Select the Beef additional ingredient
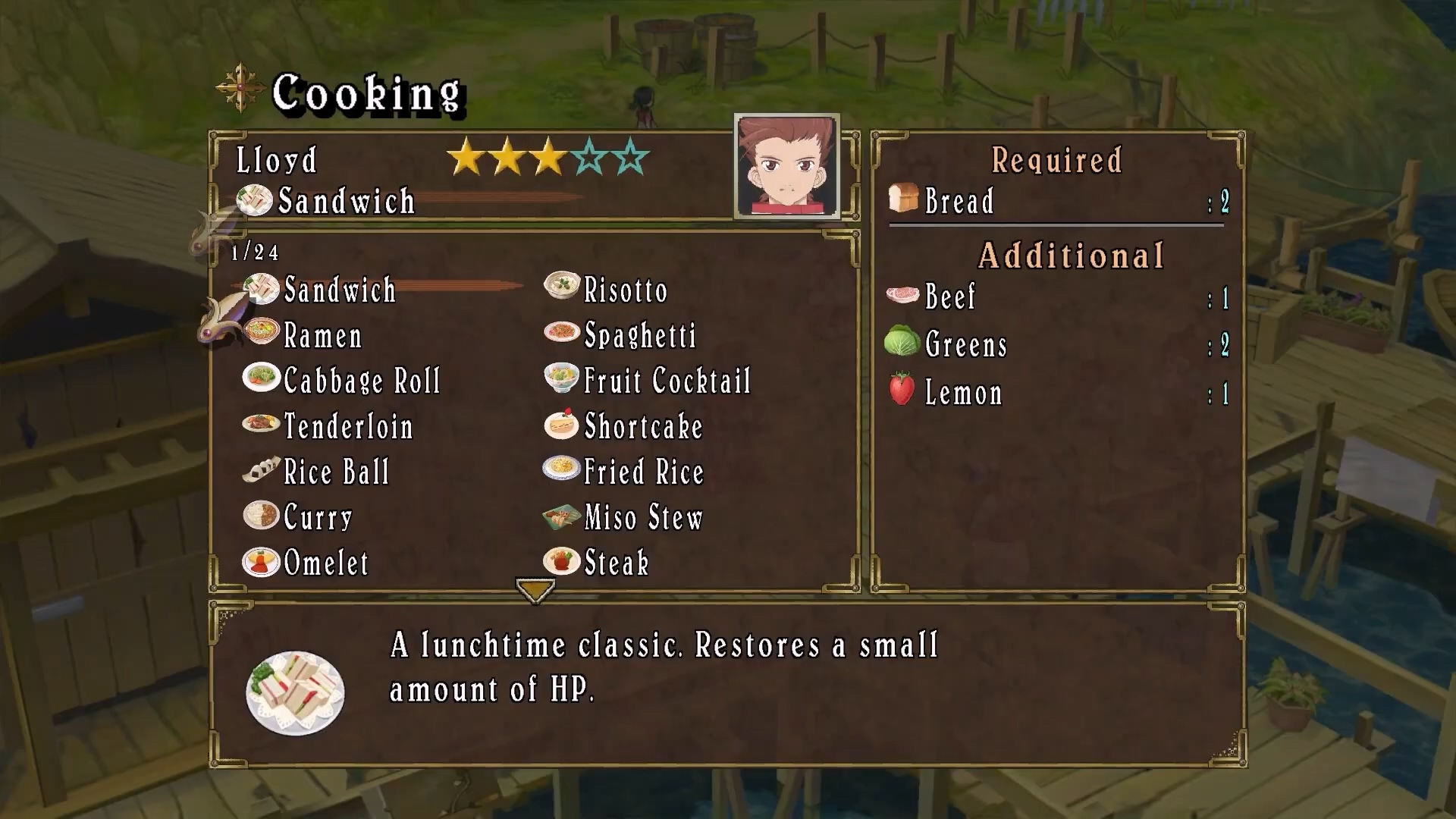Image resolution: width=1456 pixels, height=819 pixels. coord(950,297)
